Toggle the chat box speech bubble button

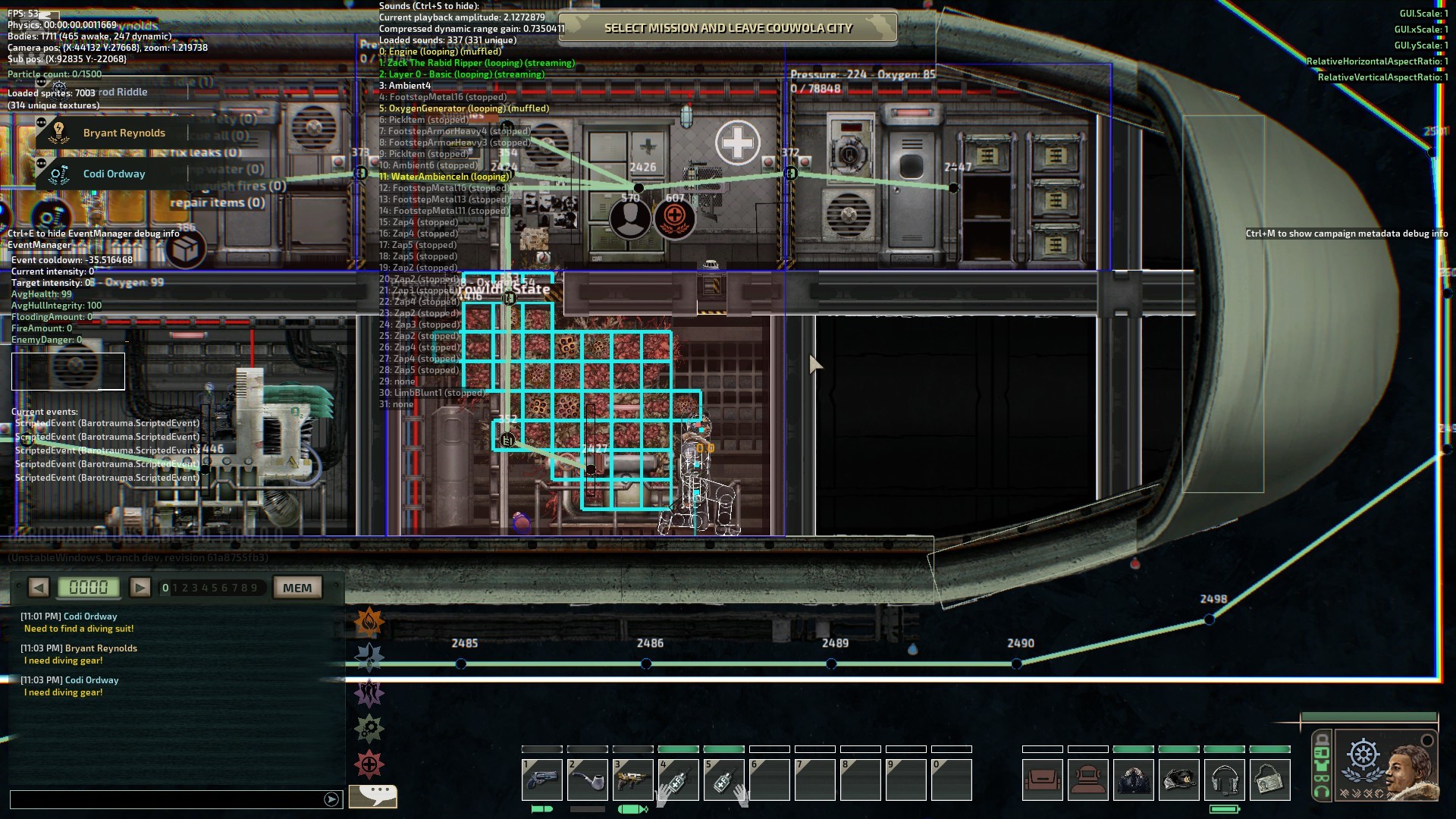[x=374, y=795]
